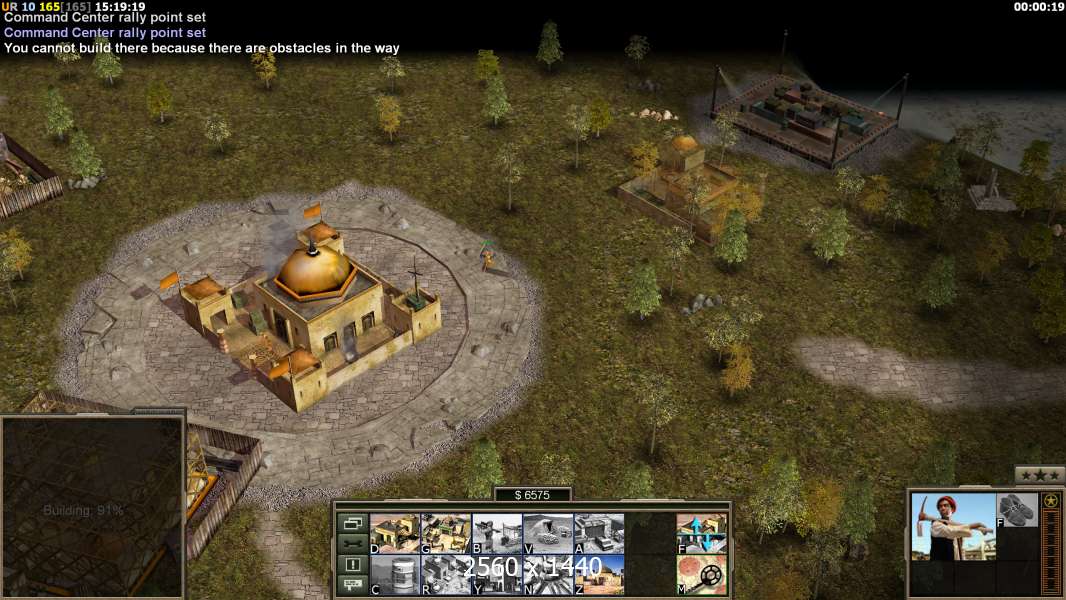Image resolution: width=1066 pixels, height=600 pixels.
Task: Choose the greyed-out build icon labeled A
Action: [599, 534]
